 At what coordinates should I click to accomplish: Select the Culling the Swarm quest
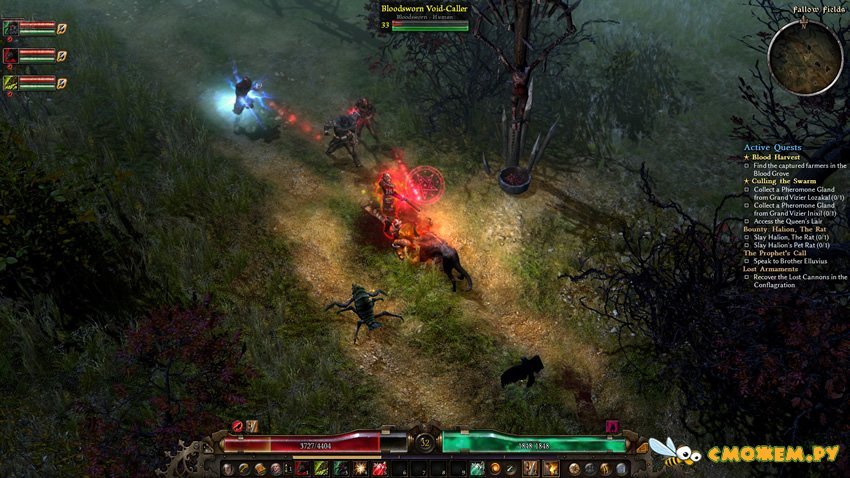tap(784, 181)
